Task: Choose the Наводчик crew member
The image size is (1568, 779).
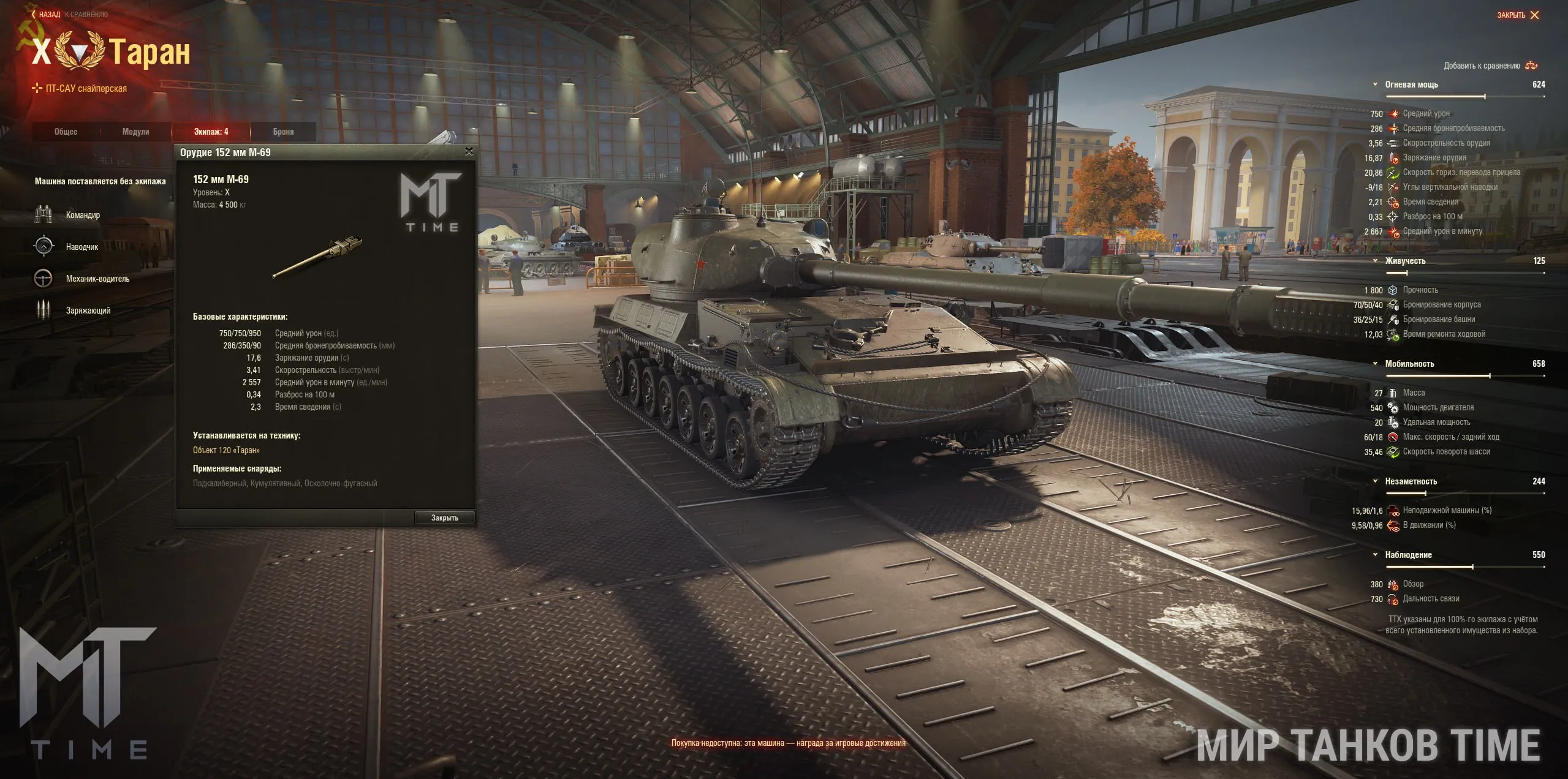Action: coord(81,247)
